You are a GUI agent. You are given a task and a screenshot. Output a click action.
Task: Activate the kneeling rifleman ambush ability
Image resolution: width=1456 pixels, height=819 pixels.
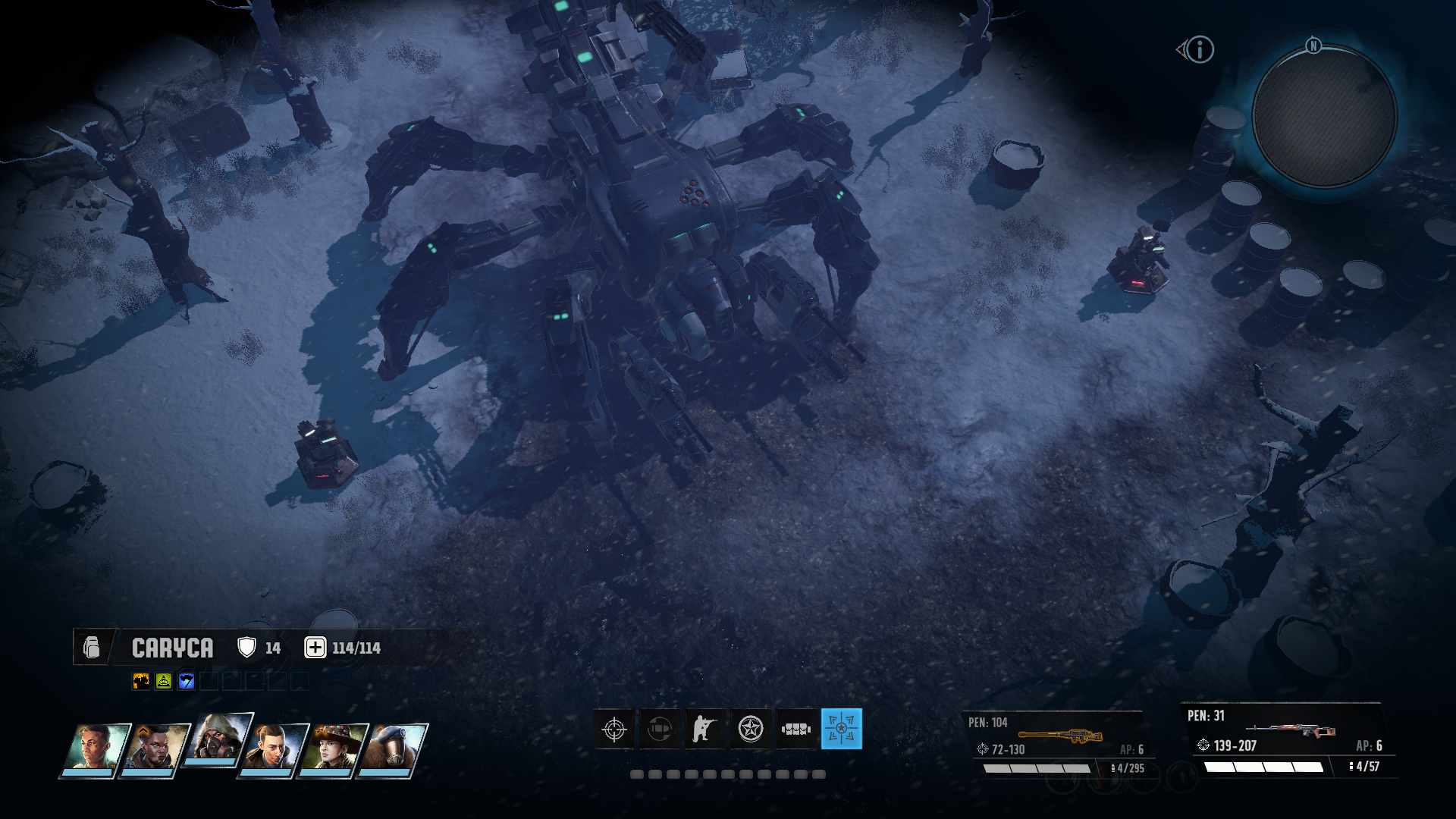(x=705, y=730)
